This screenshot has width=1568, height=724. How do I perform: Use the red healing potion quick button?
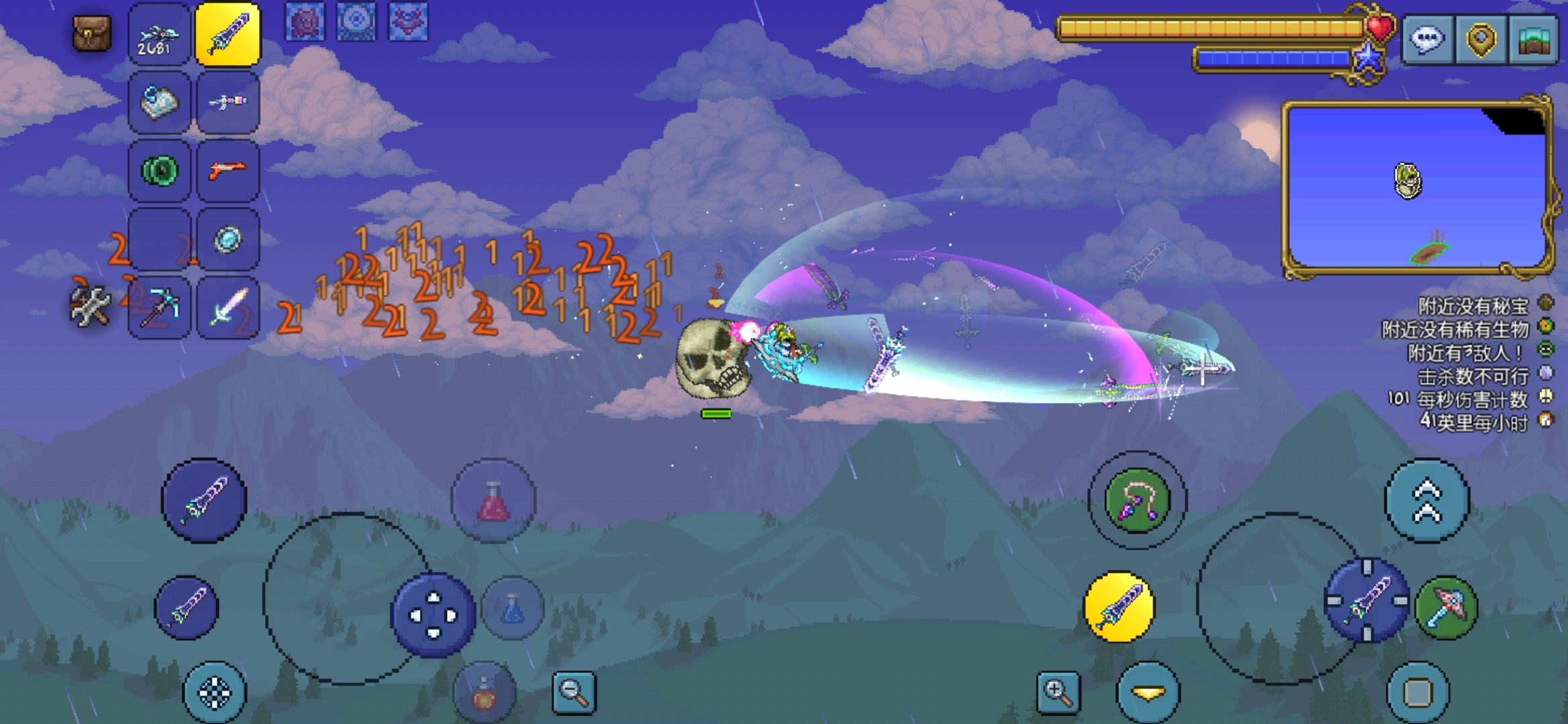[x=493, y=500]
